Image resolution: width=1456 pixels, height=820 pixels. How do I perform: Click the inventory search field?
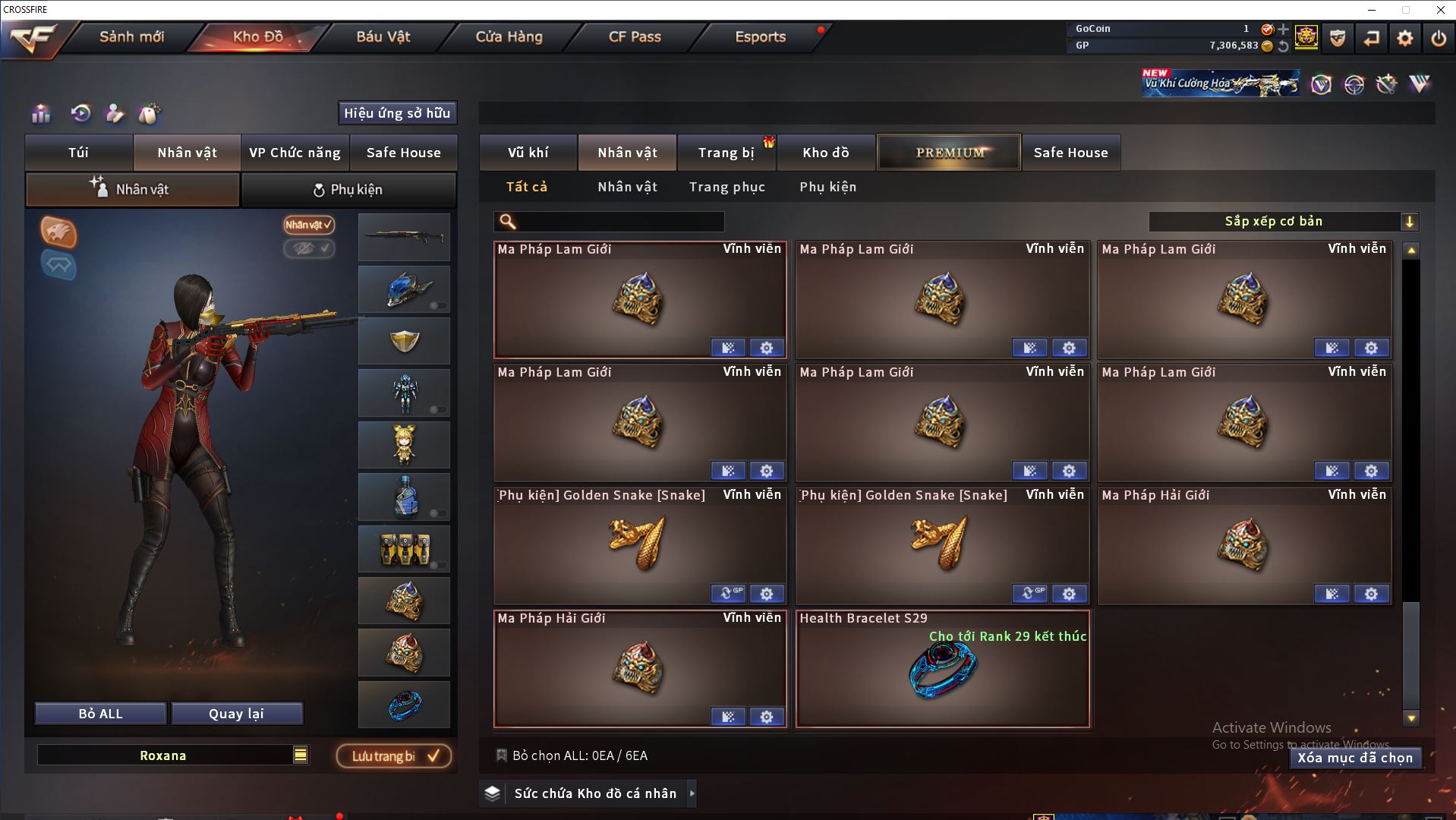[x=619, y=222]
